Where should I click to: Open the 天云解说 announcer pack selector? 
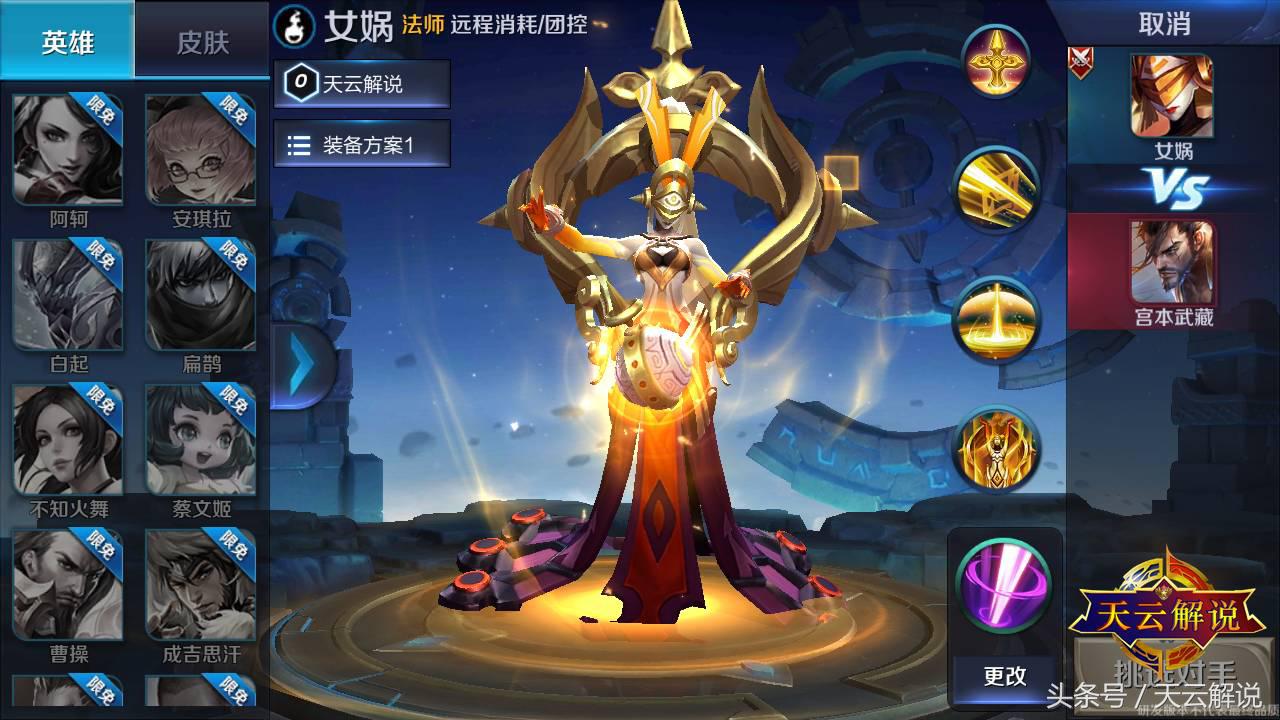[x=362, y=84]
